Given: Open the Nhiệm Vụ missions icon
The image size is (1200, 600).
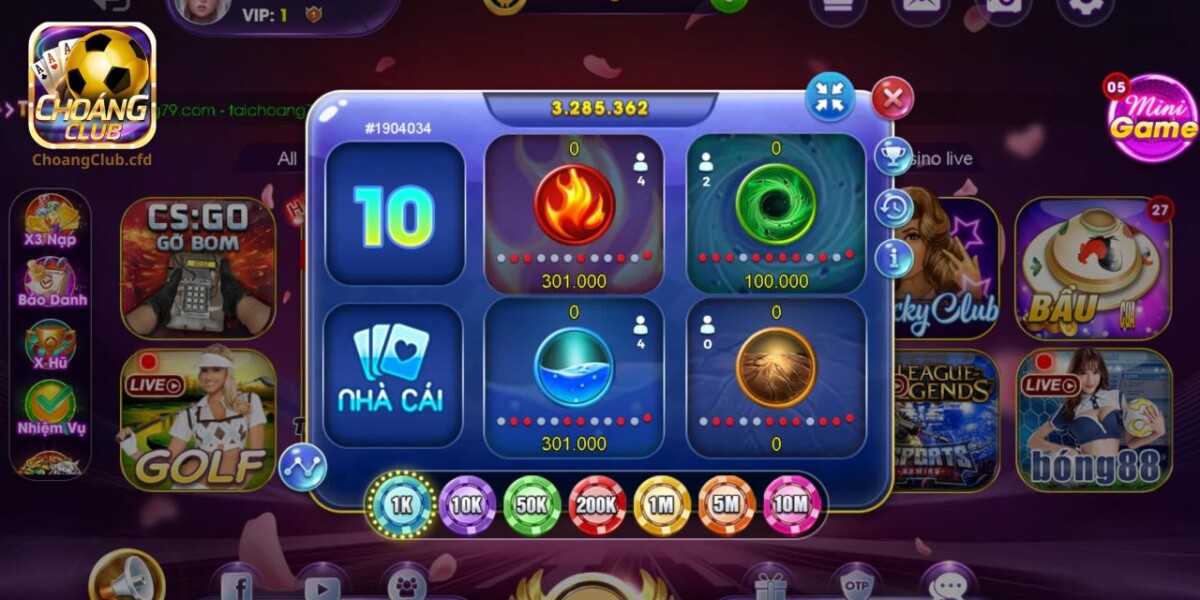Looking at the screenshot, I should [50, 410].
